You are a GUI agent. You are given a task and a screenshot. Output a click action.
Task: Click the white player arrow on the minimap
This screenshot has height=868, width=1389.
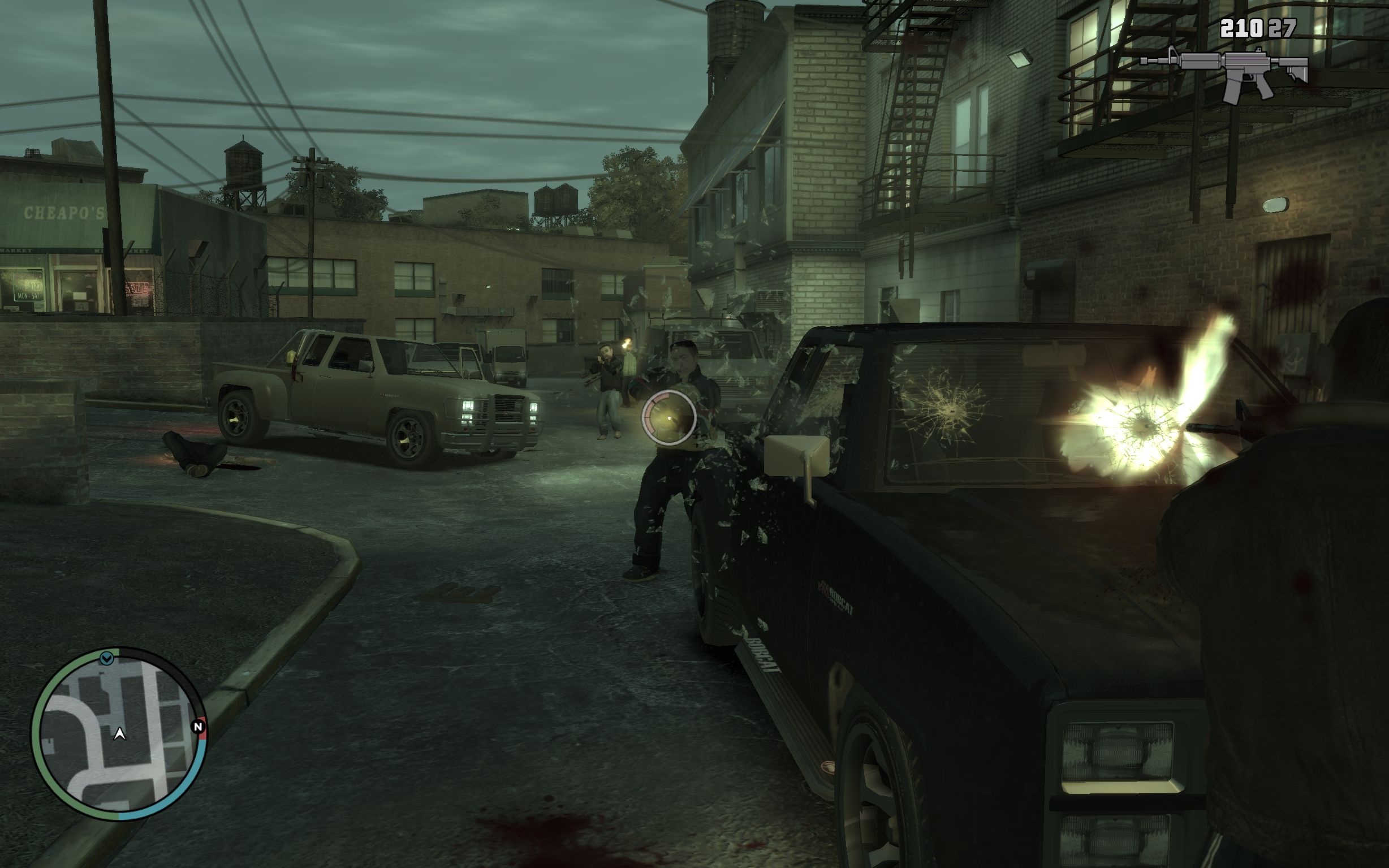[120, 733]
